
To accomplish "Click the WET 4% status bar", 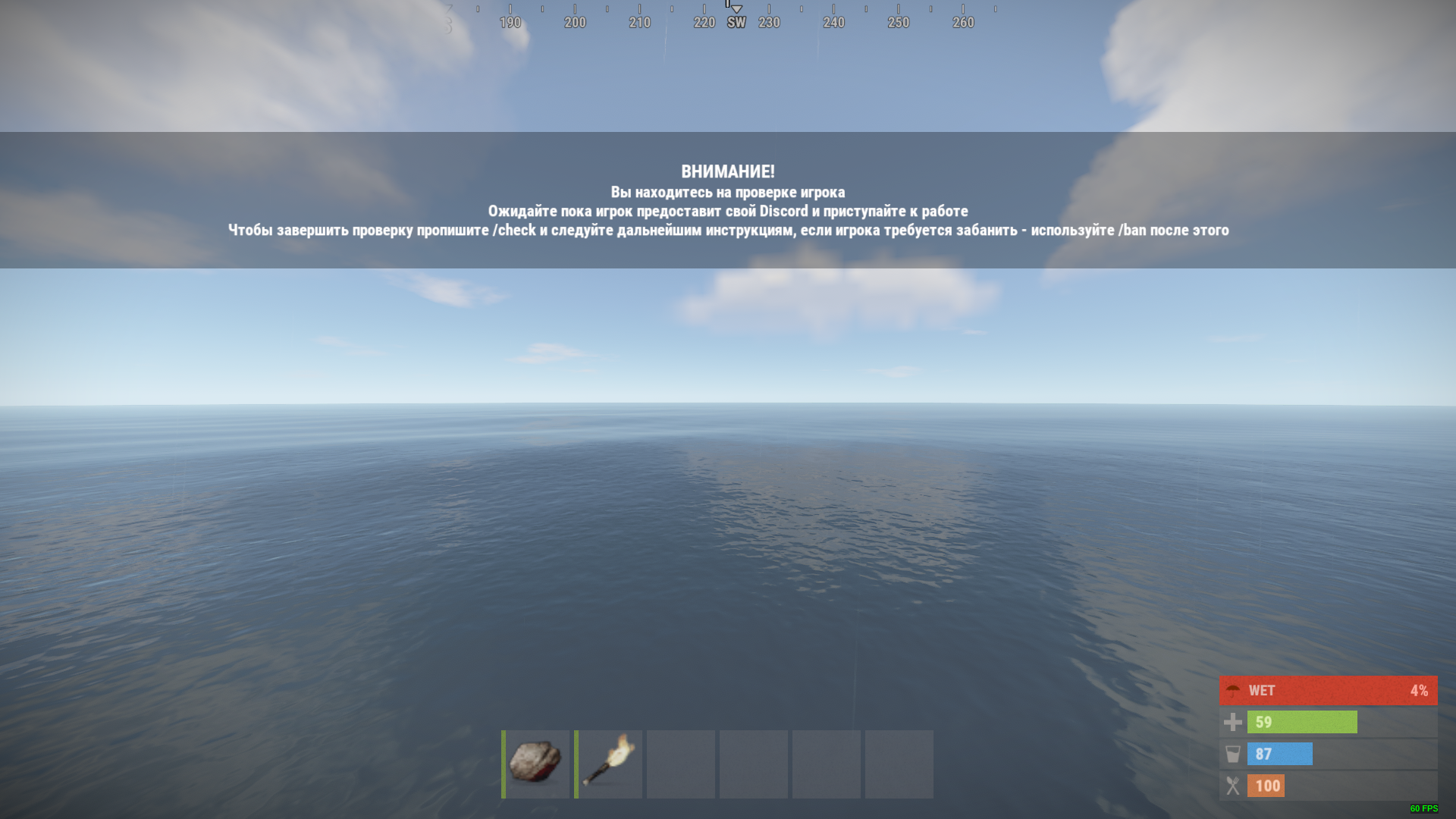I will (1327, 690).
